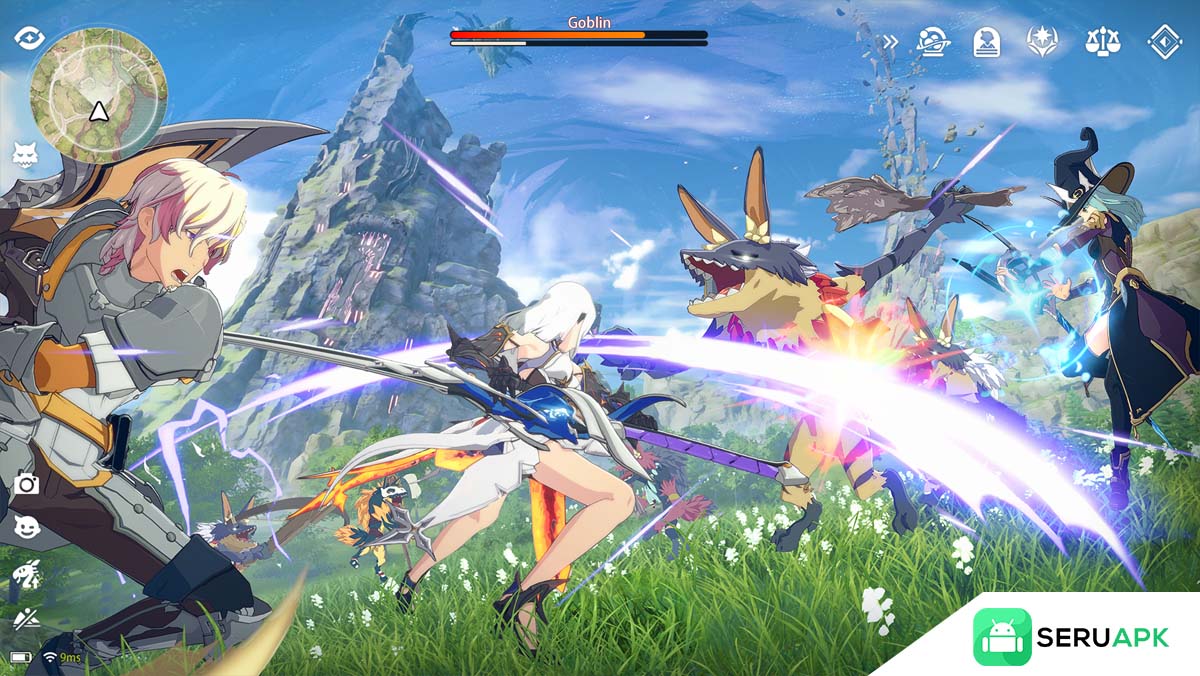Toggle the crossed-out mountains icon
The image size is (1200, 676).
[26, 617]
